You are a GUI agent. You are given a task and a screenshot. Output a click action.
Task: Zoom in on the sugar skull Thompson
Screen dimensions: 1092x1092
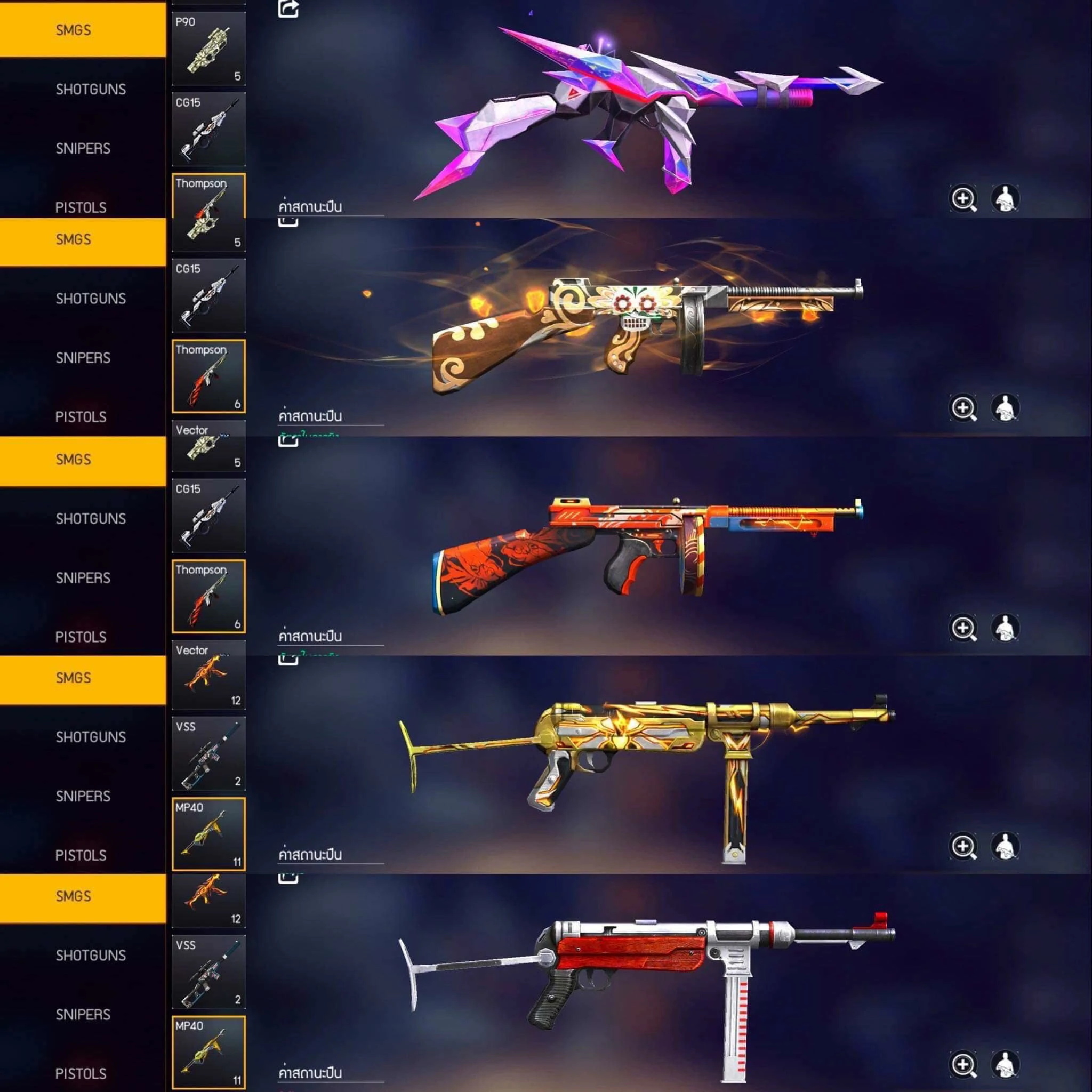[963, 408]
